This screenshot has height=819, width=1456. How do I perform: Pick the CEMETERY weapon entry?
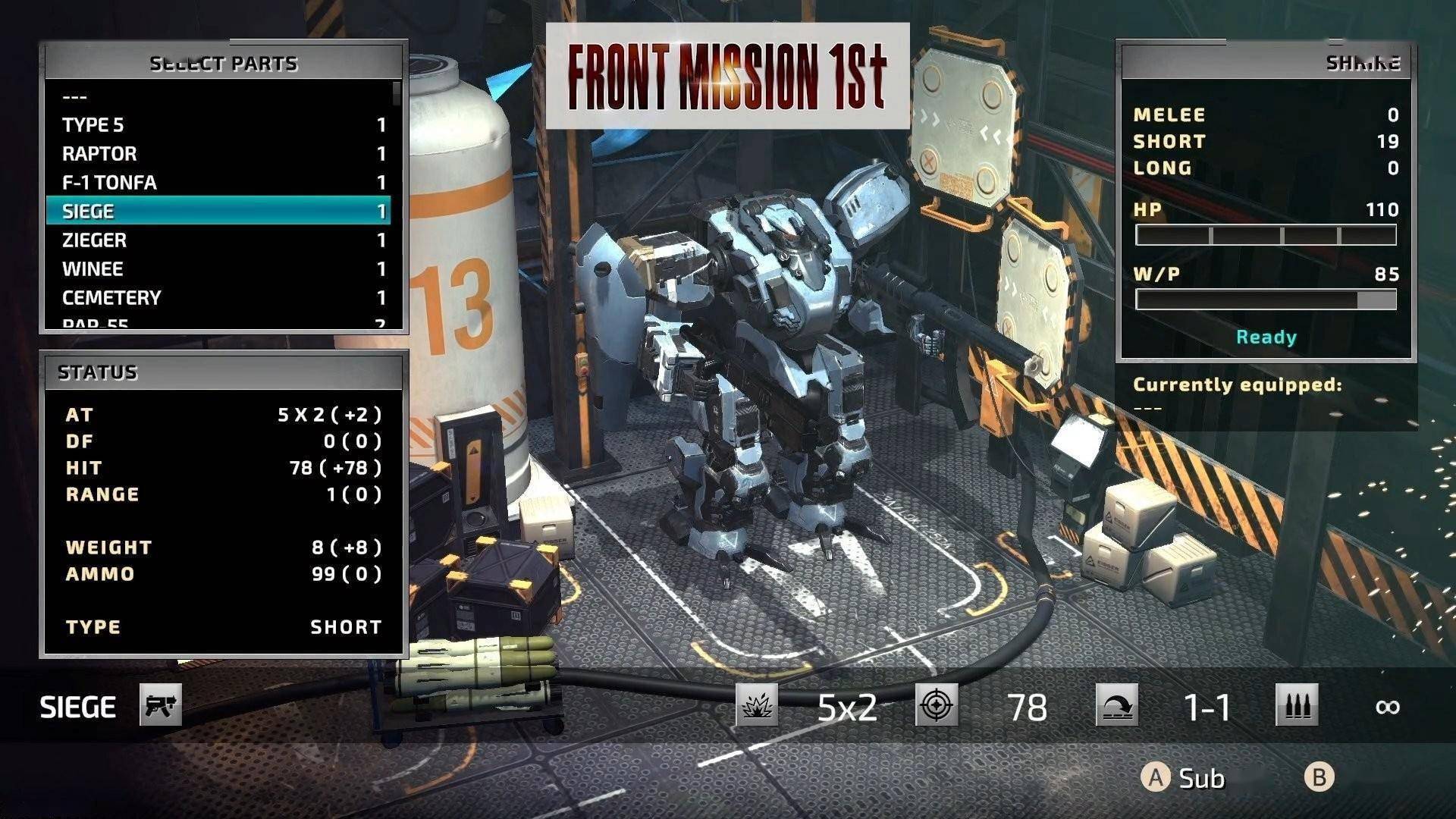tap(218, 298)
